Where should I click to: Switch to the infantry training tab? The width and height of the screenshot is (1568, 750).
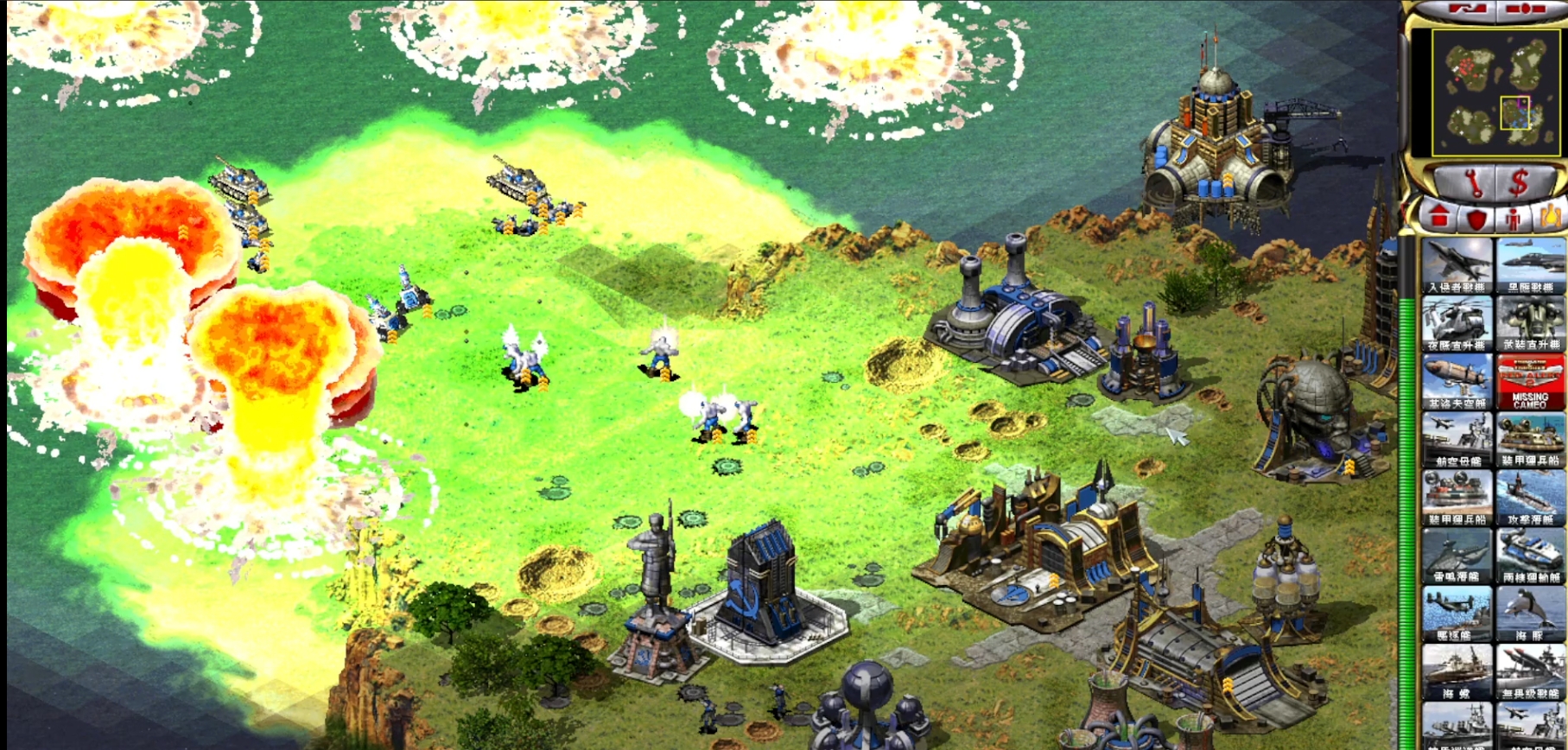[1513, 218]
